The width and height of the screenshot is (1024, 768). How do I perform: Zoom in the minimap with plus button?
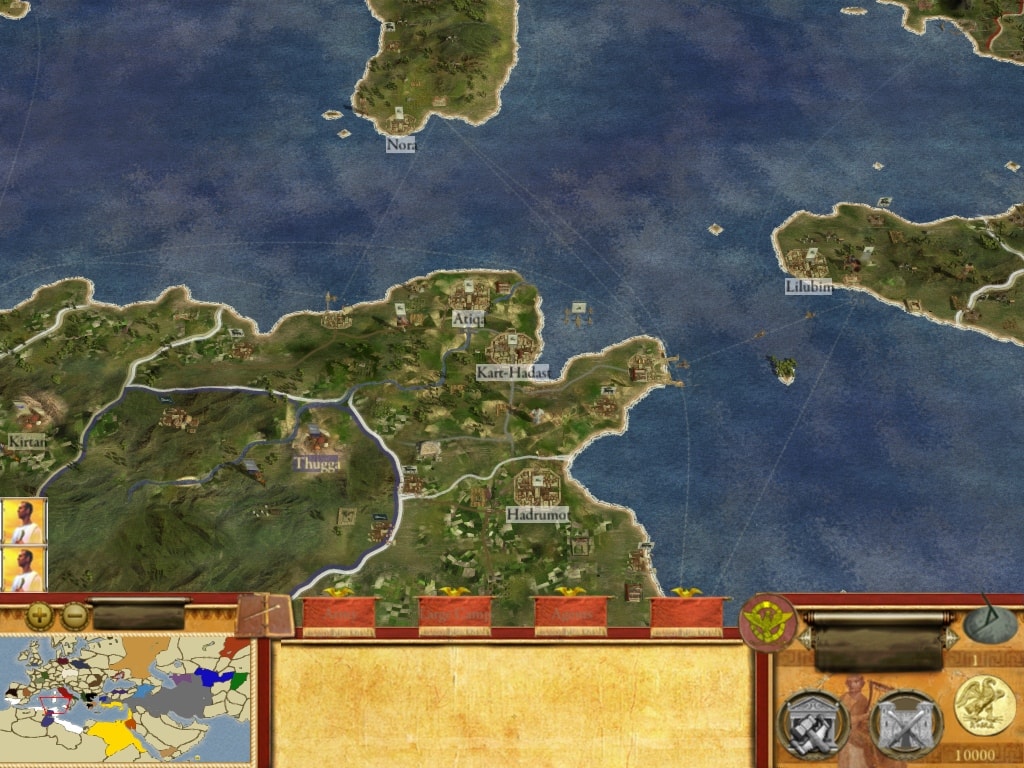(x=40, y=615)
